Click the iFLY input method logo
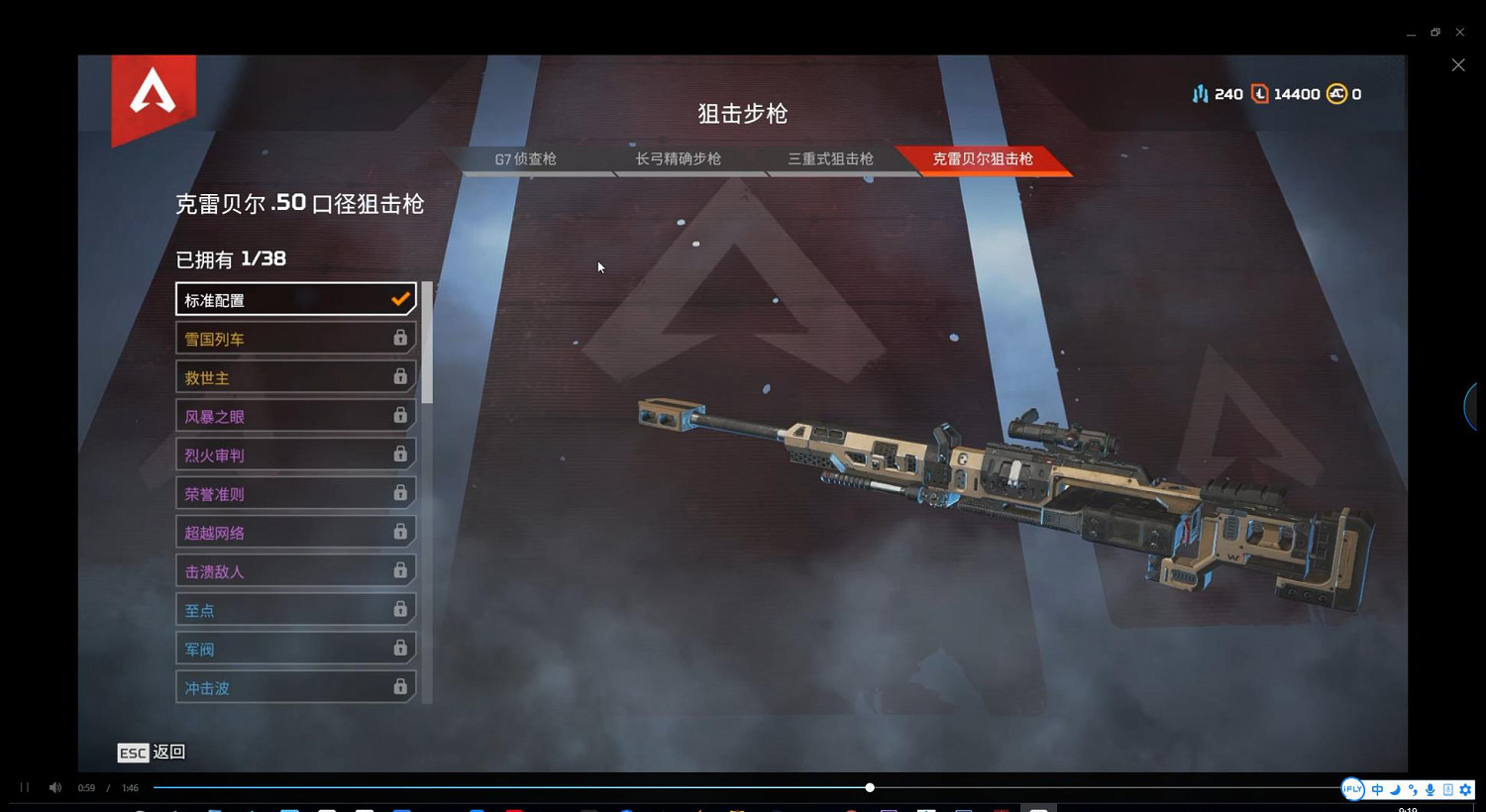The width and height of the screenshot is (1486, 812). click(1353, 789)
